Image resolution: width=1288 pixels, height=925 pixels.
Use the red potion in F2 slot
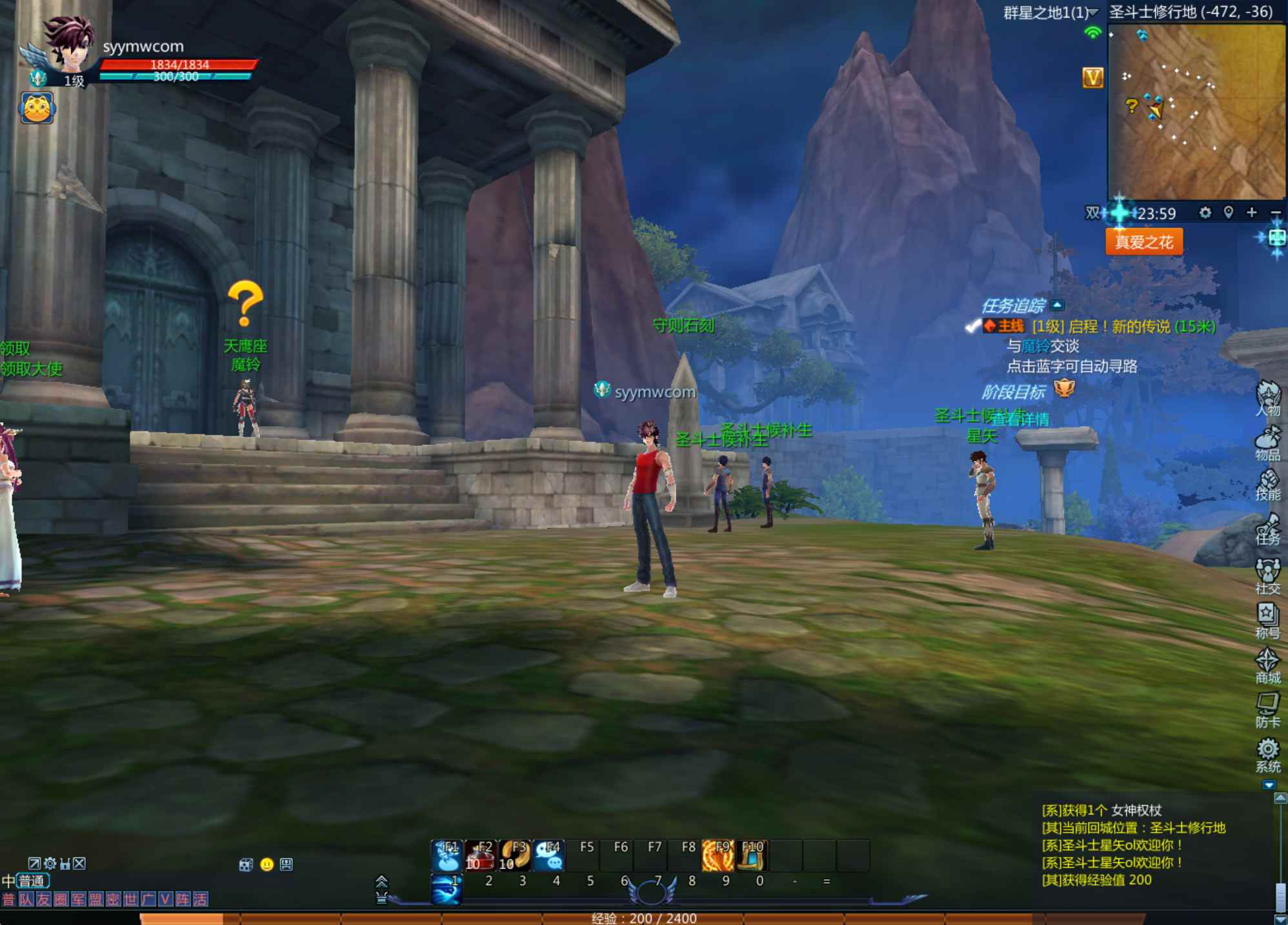pos(480,855)
